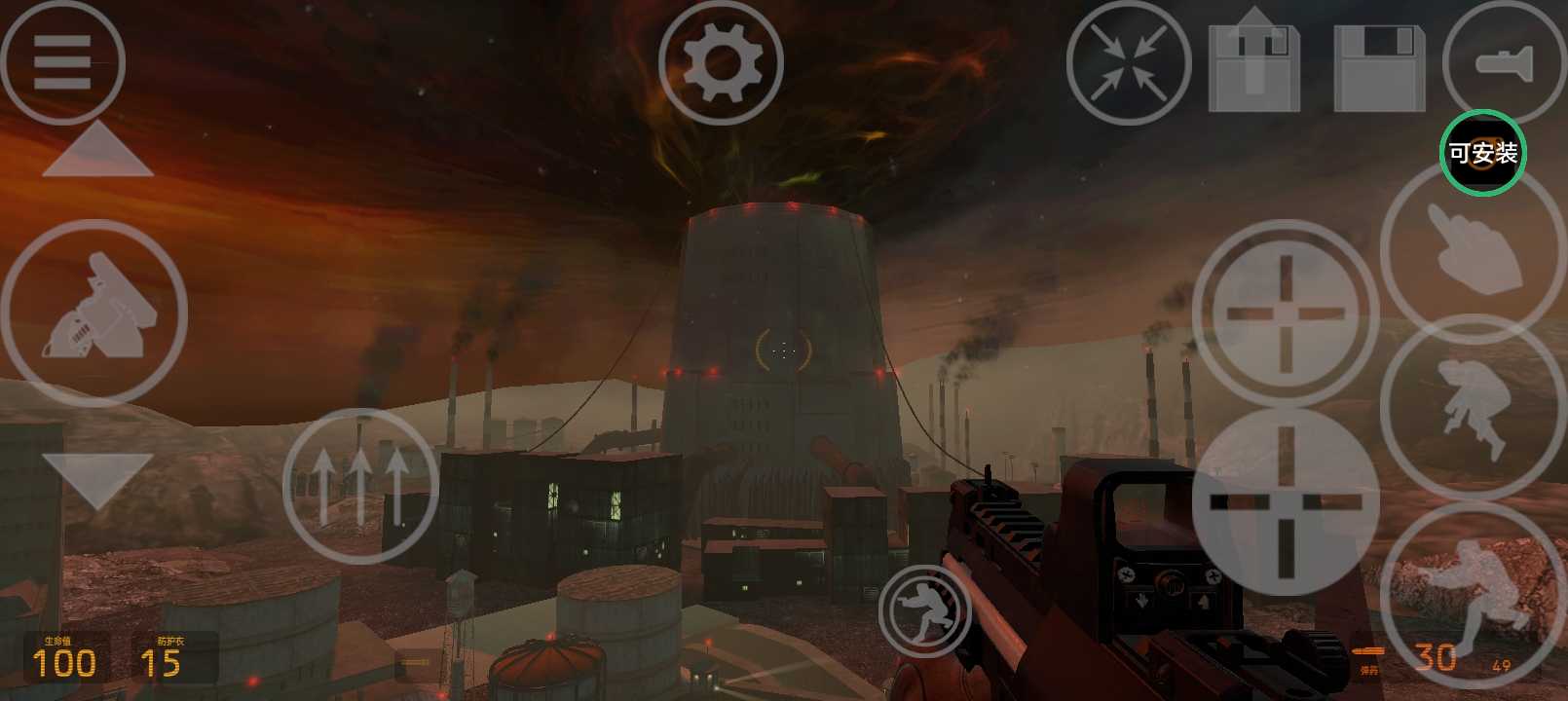Tap the solid filled crosshair button
The image size is (1568, 701).
tap(1285, 501)
